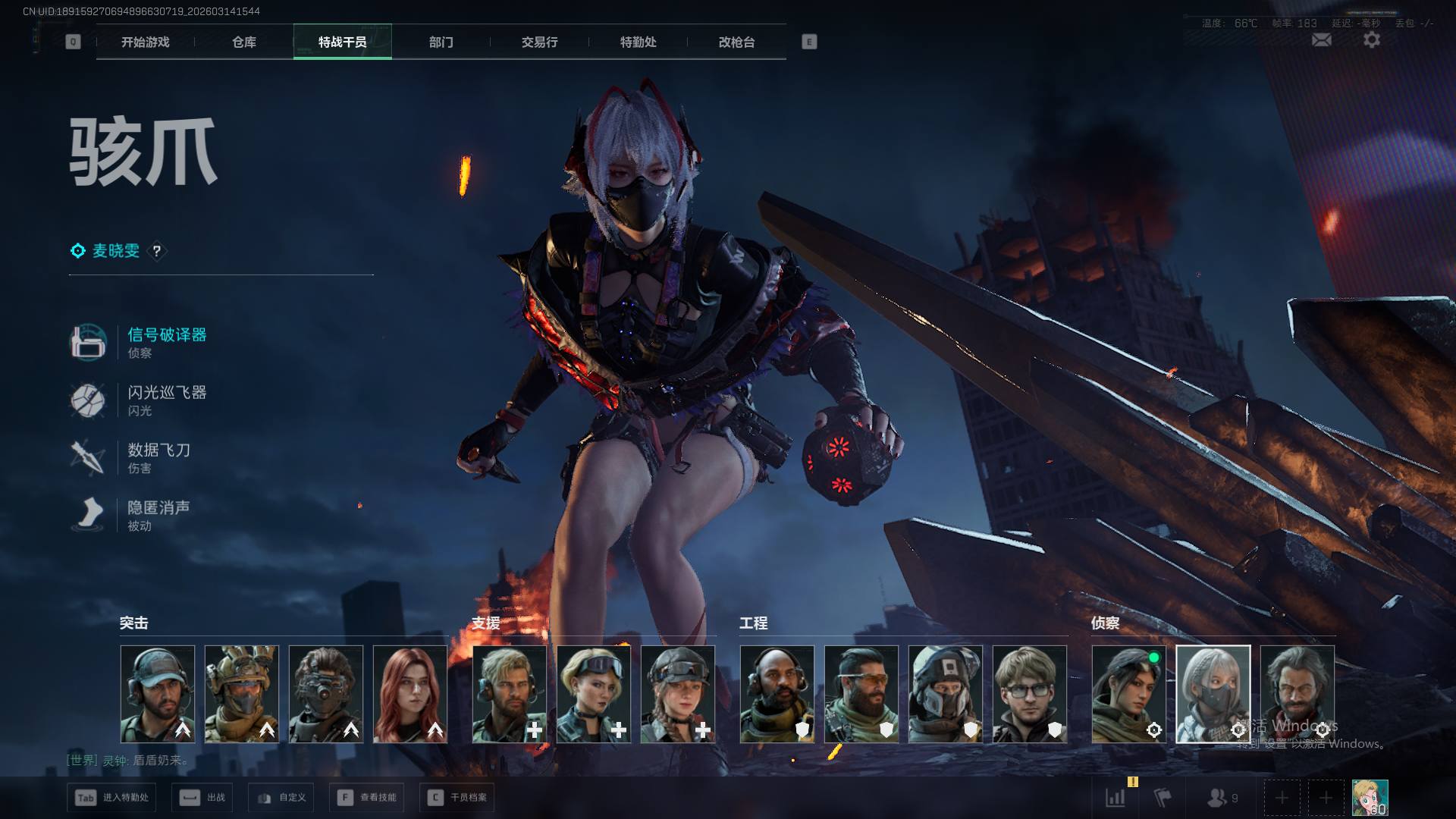Image resolution: width=1456 pixels, height=819 pixels.
Task: Select the recon operator with green dot
Action: click(1129, 694)
